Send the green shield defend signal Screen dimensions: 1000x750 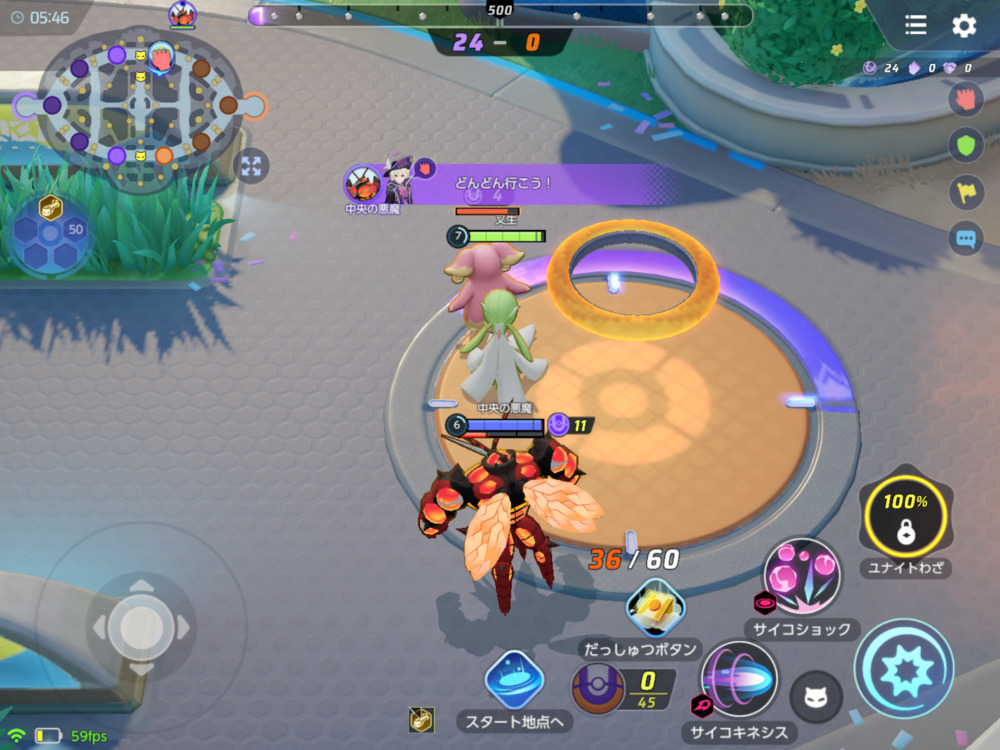point(964,146)
